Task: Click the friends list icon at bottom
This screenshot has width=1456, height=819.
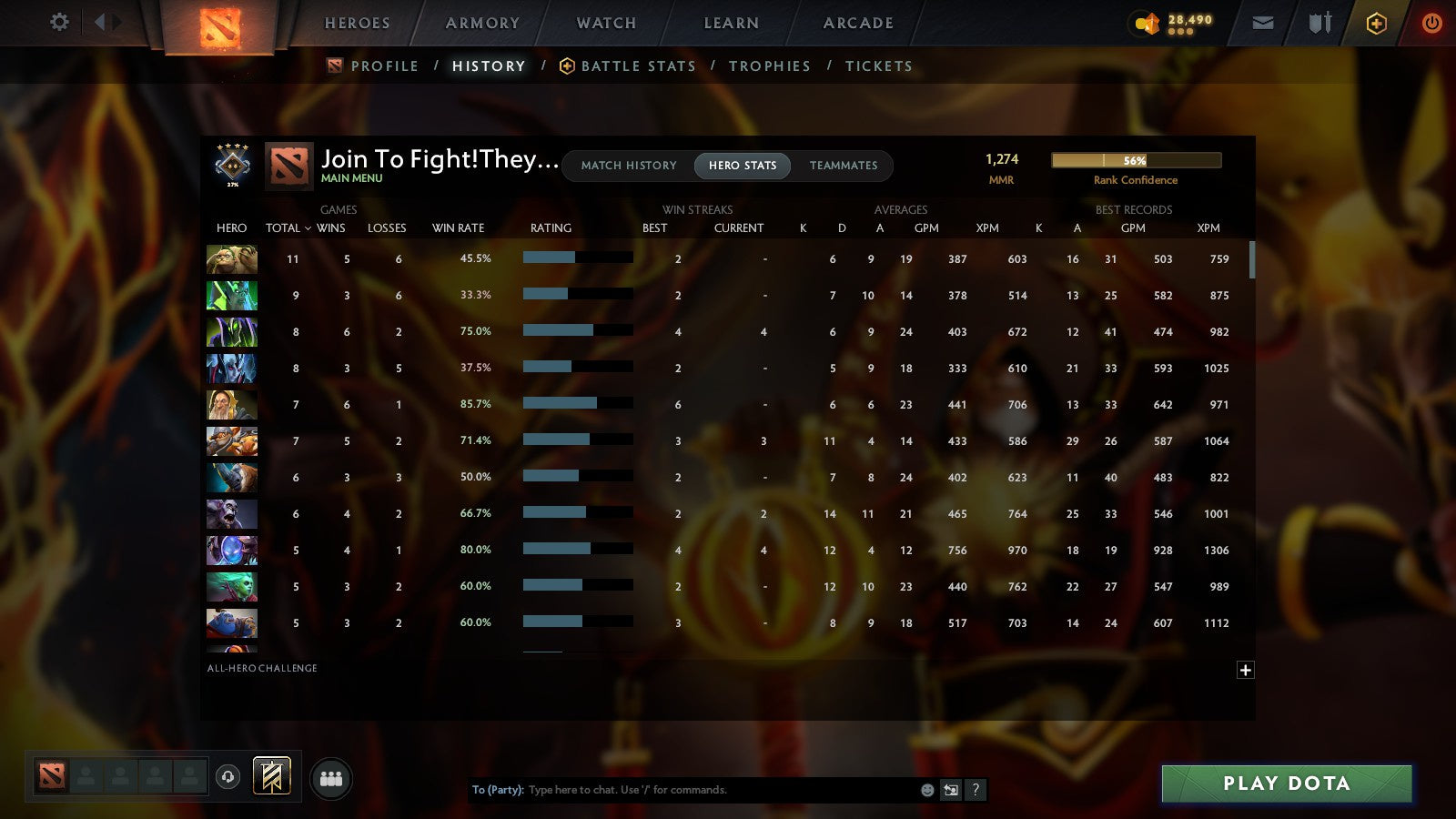Action: (331, 778)
